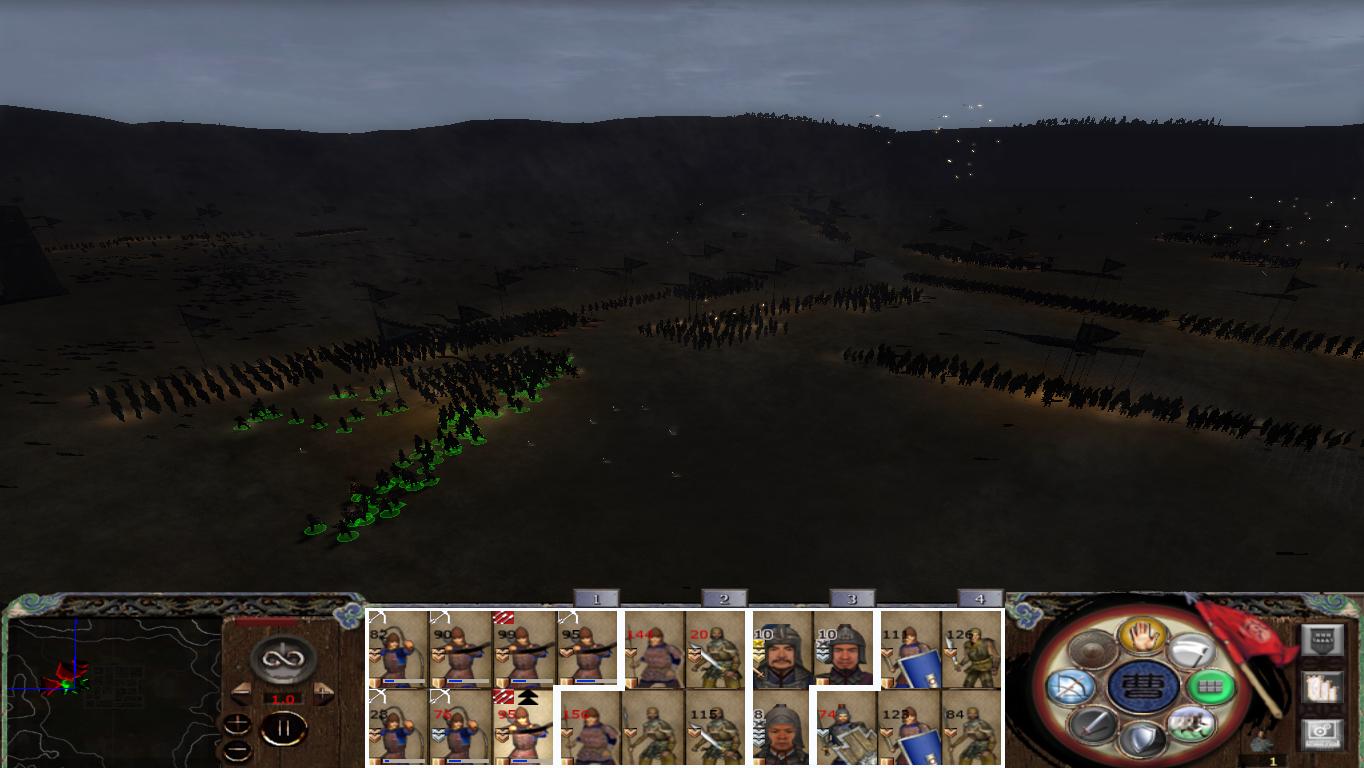The height and width of the screenshot is (768, 1364).
Task: Open group formations with the green grid icon
Action: [x=1214, y=687]
